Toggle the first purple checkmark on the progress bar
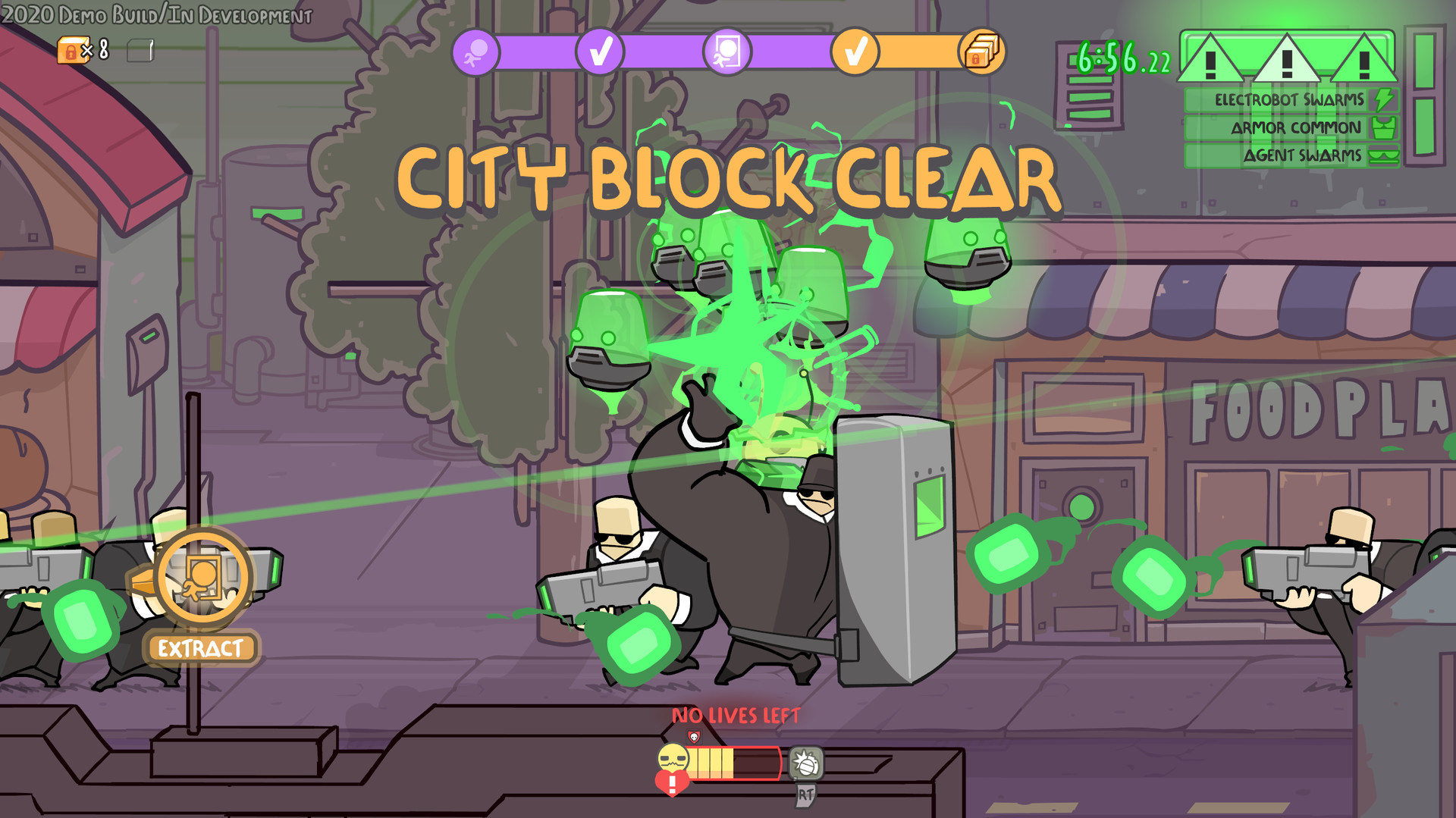 point(601,52)
